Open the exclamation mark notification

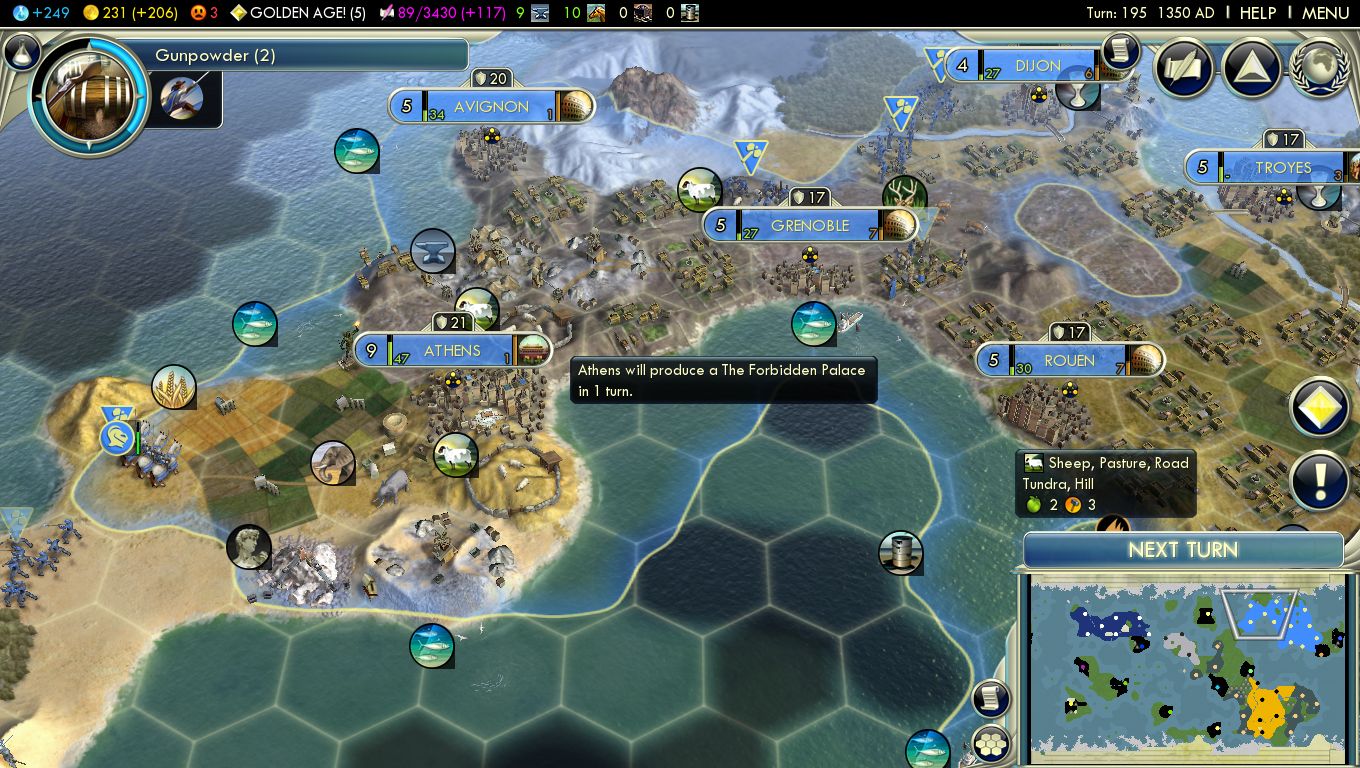point(1320,481)
